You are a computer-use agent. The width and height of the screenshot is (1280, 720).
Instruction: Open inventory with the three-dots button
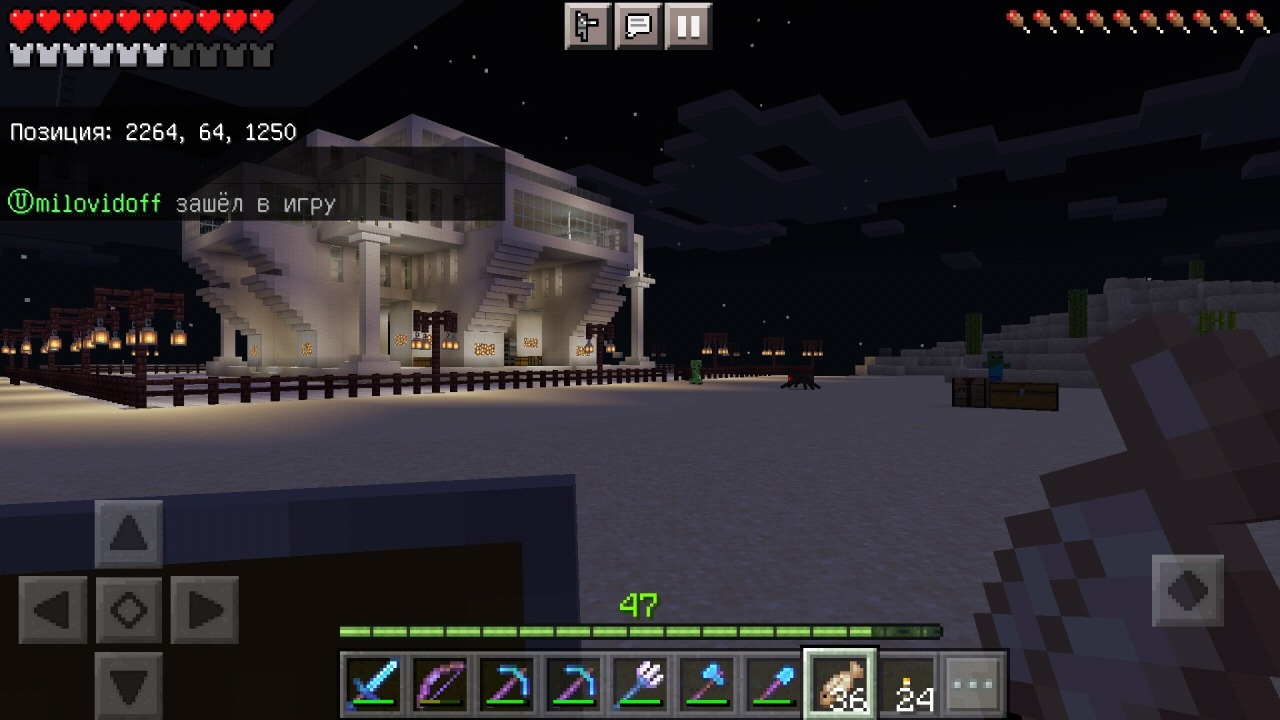click(x=974, y=685)
